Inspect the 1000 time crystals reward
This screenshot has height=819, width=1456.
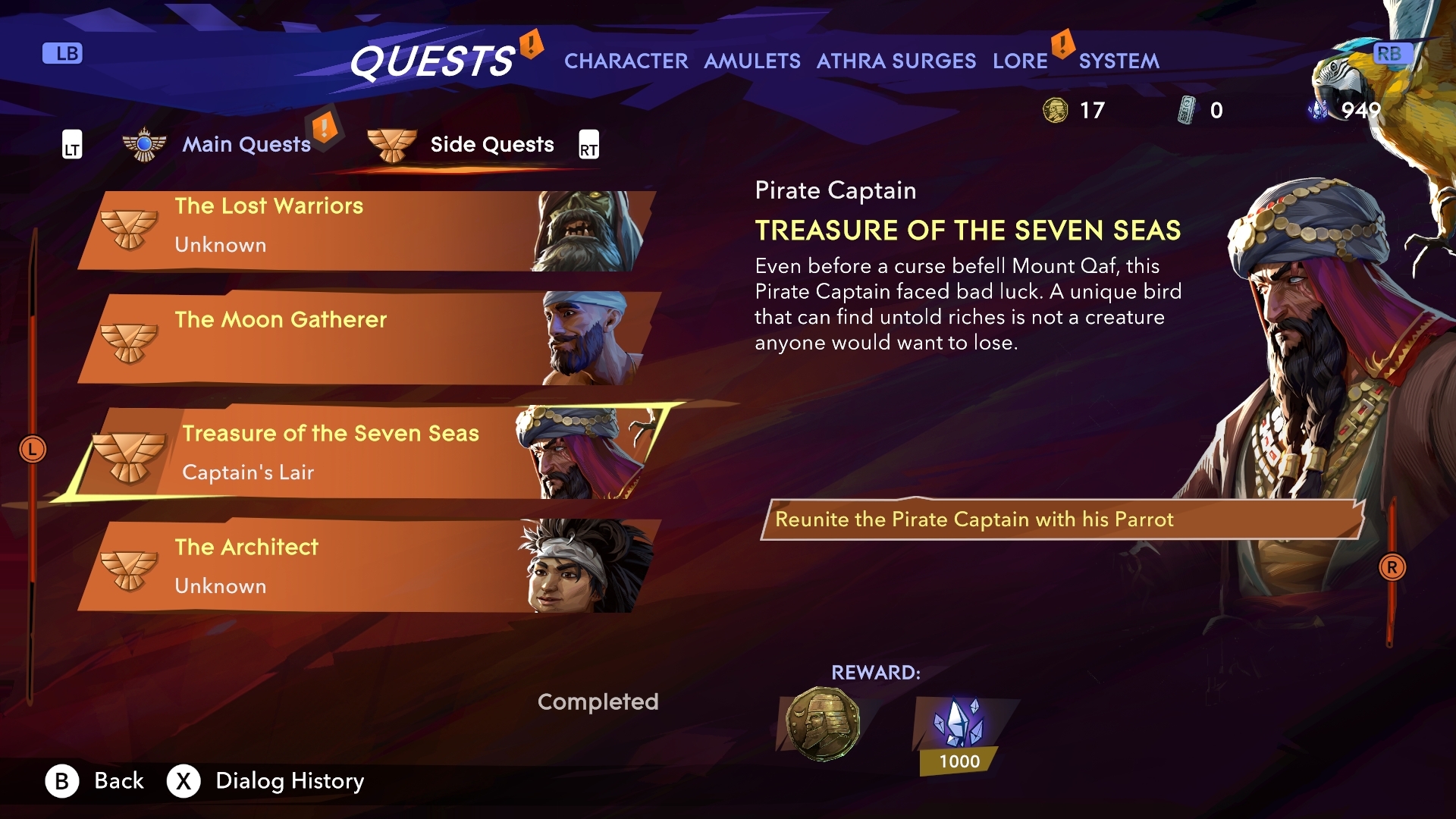click(x=959, y=732)
